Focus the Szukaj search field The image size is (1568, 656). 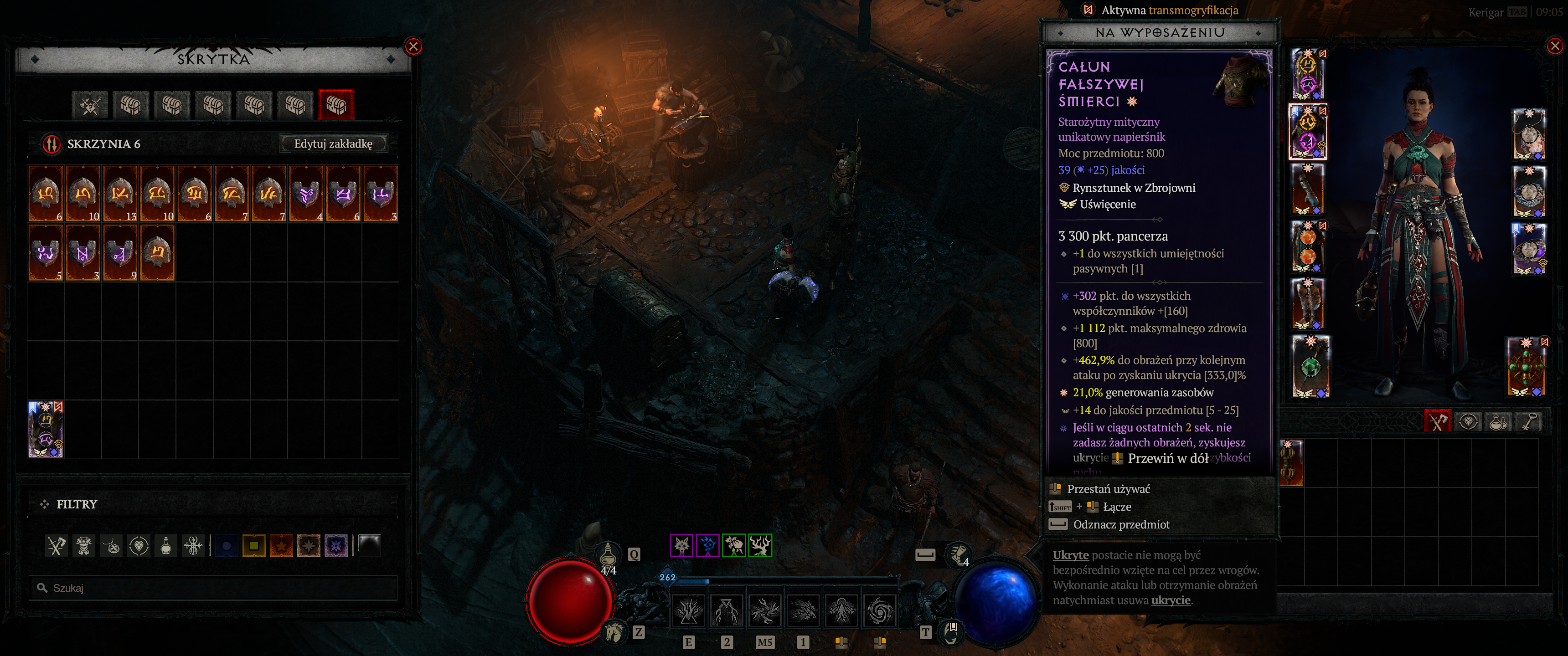pyautogui.click(x=213, y=588)
